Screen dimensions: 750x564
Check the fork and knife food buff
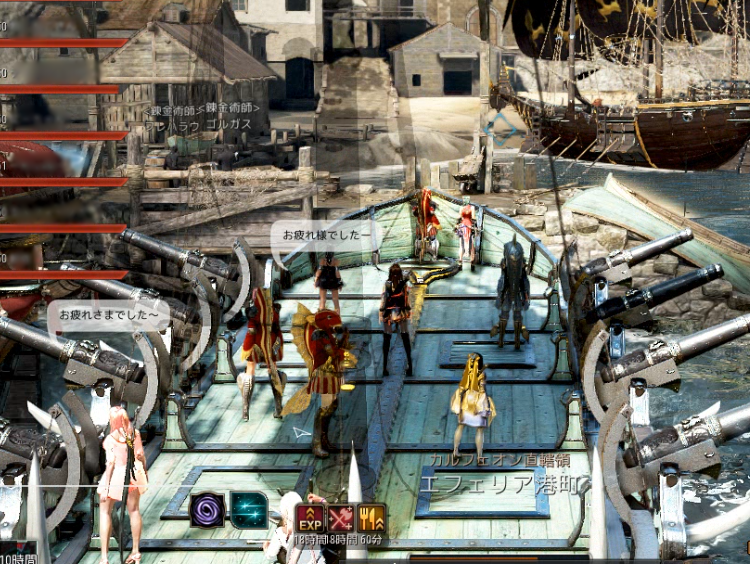point(371,518)
